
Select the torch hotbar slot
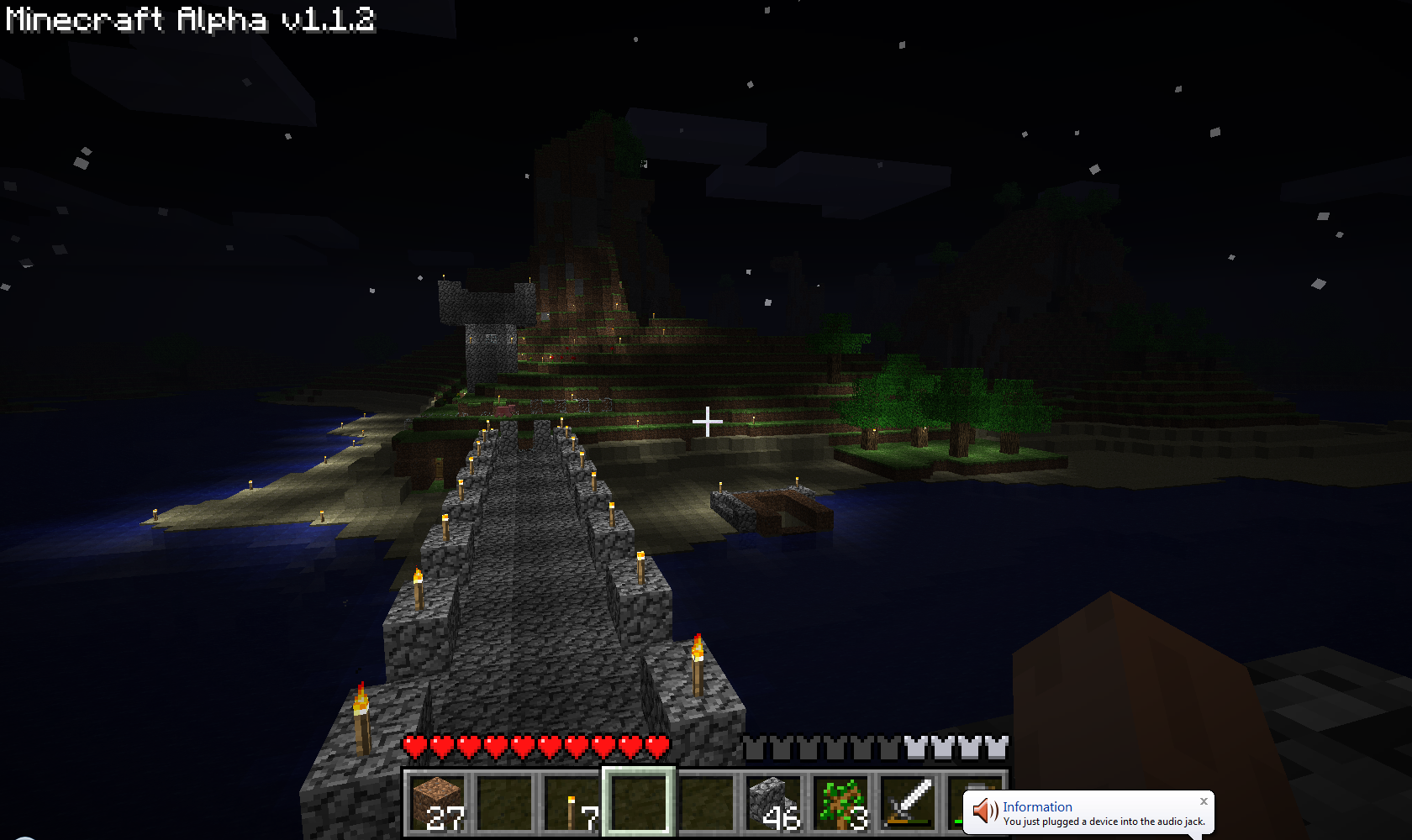(572, 802)
